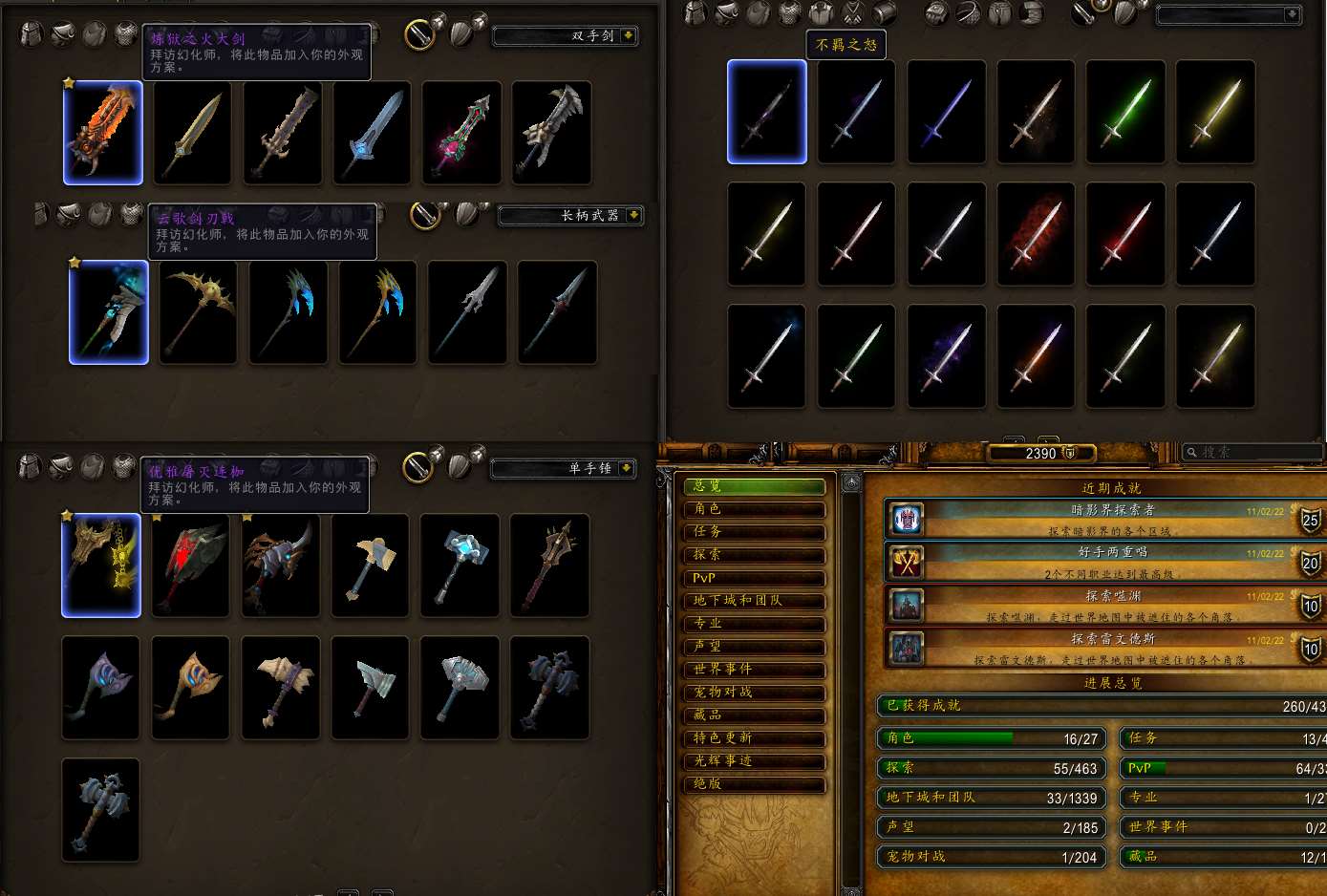Viewport: 1327px width, 896px height.
Task: Open the 任务 achievement category
Action: tap(754, 532)
